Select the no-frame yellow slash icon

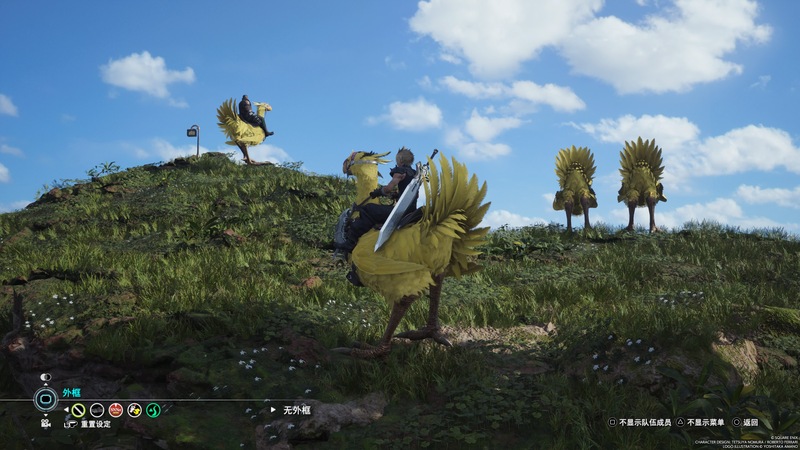tap(78, 410)
